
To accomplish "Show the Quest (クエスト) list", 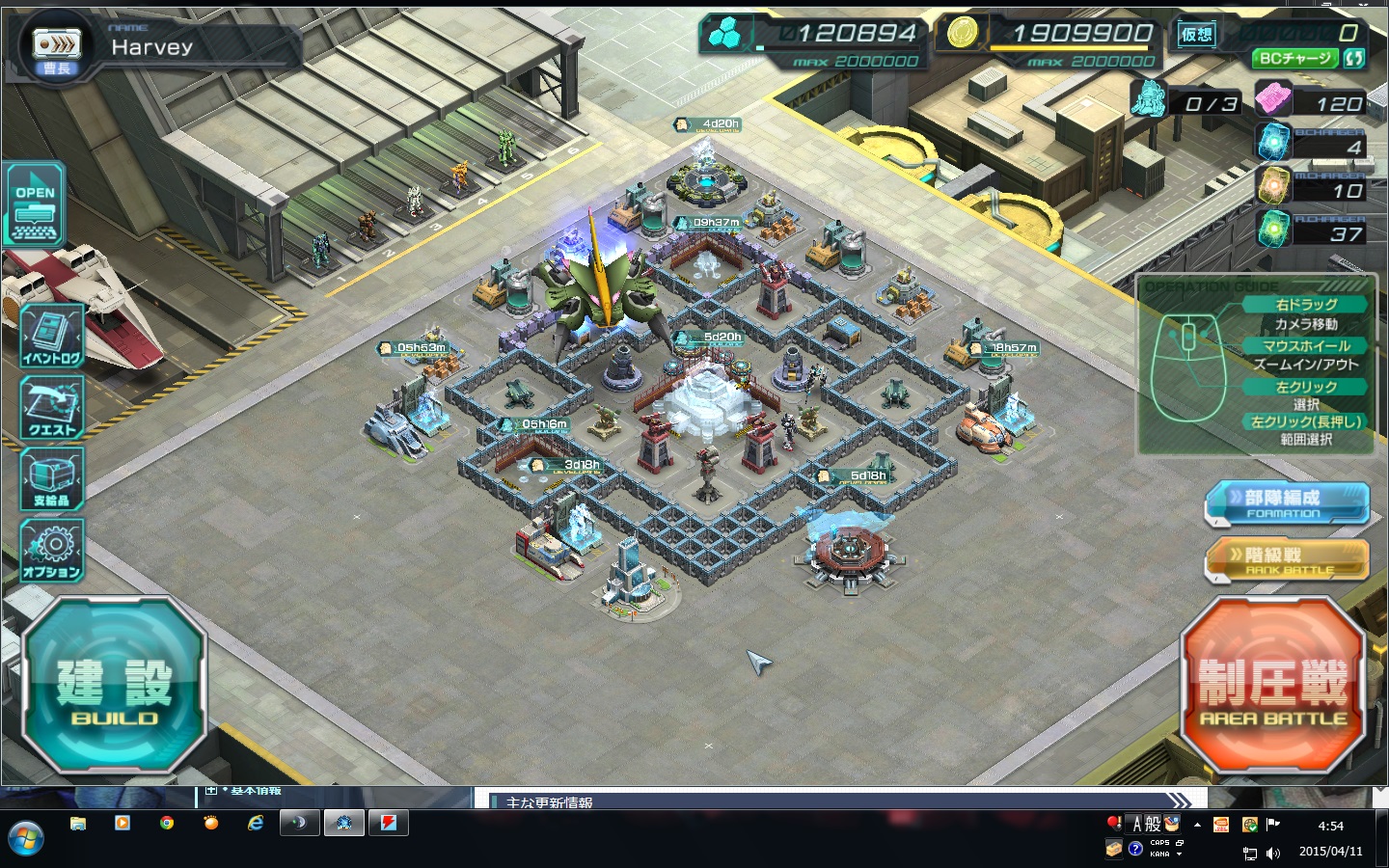I will click(52, 408).
